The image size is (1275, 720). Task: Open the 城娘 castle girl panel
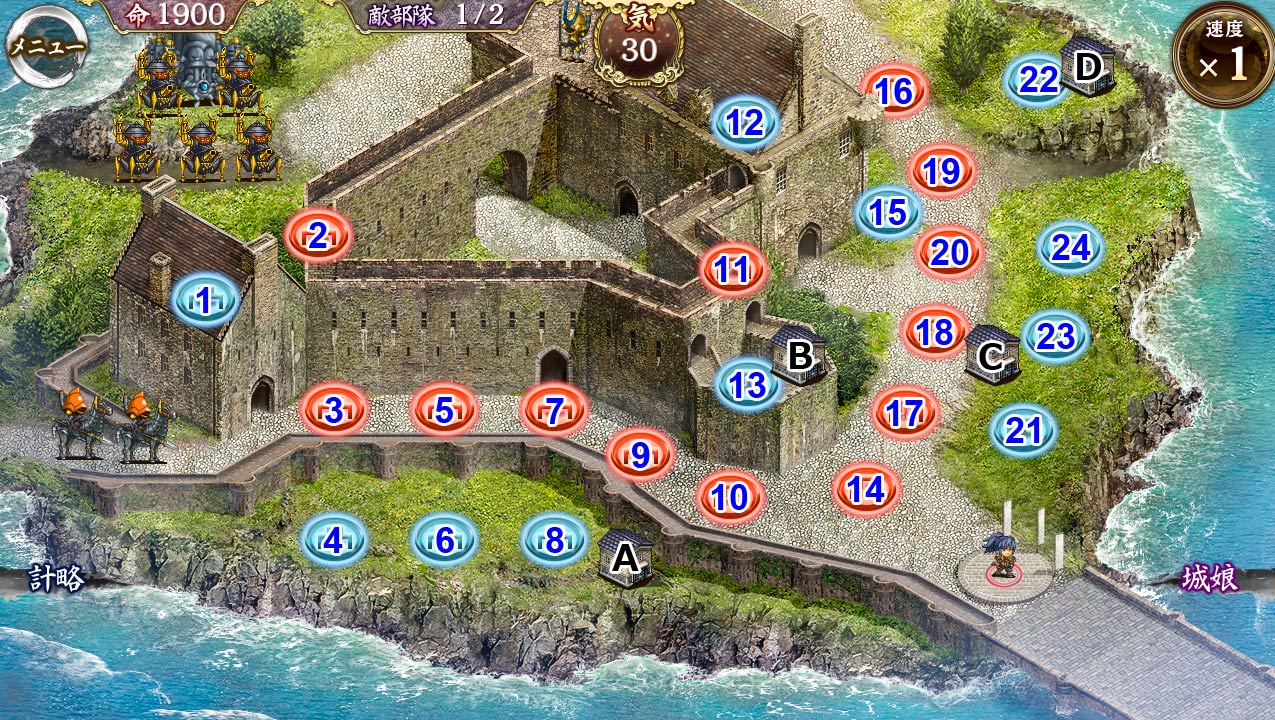pyautogui.click(x=1210, y=579)
